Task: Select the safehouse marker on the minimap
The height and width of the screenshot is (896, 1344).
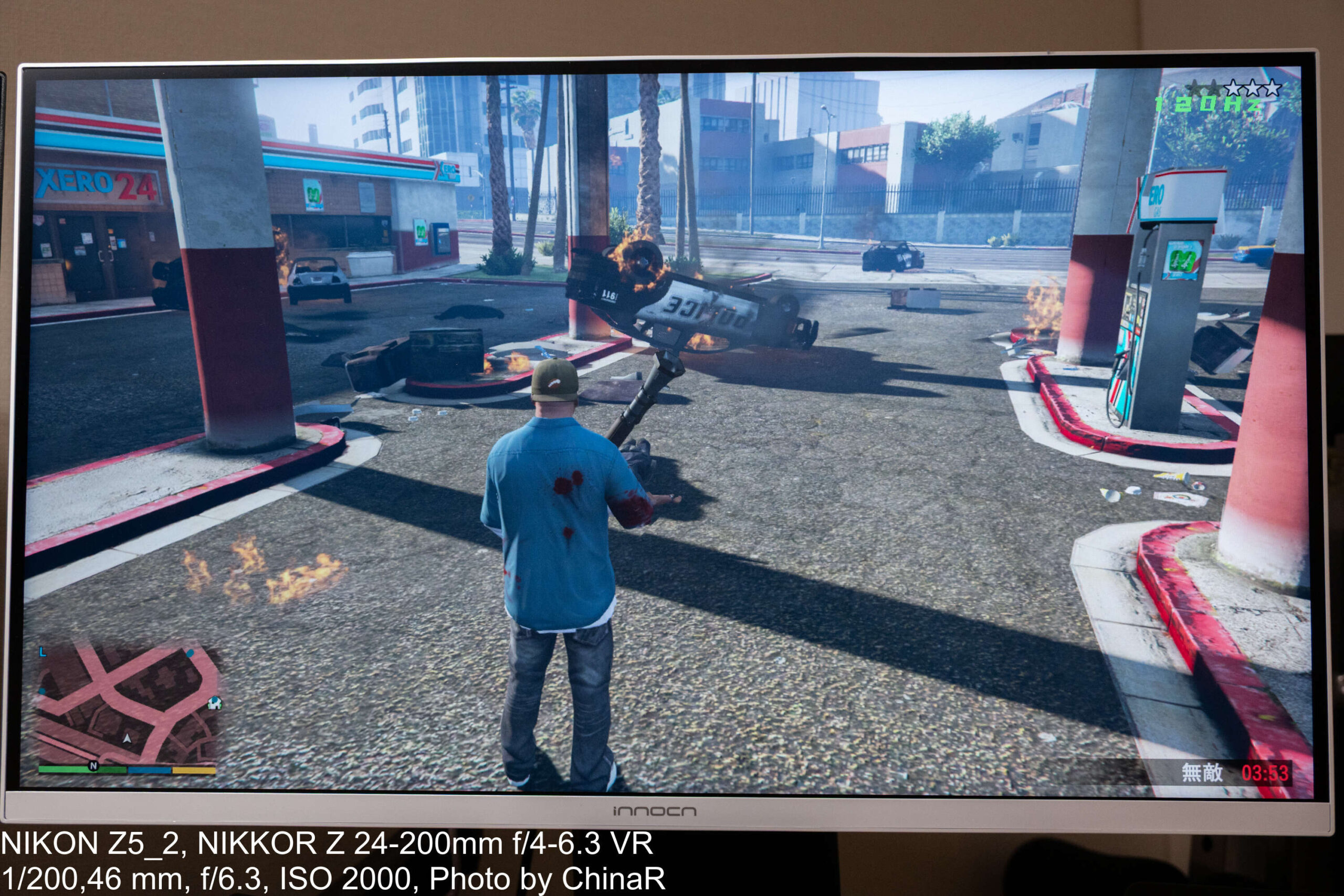Action: click(x=215, y=702)
